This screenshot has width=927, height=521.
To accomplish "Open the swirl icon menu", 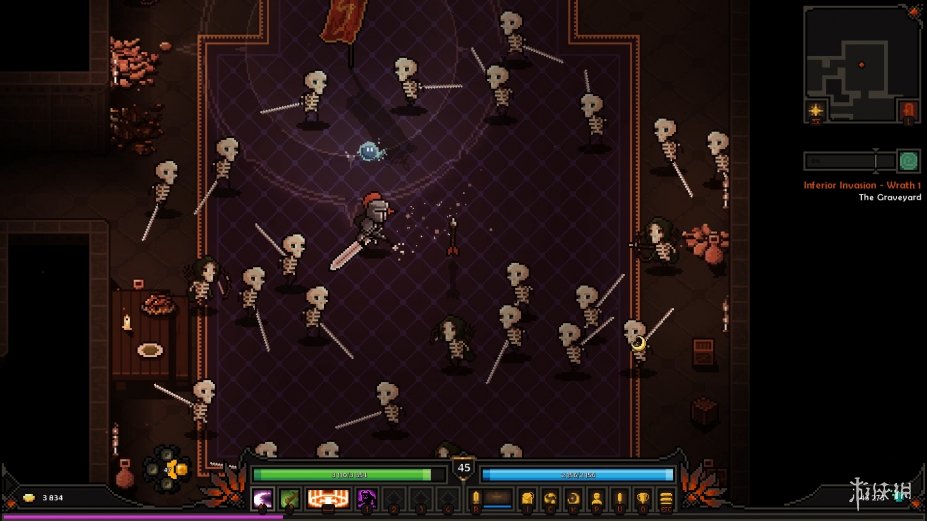I will tap(550, 498).
